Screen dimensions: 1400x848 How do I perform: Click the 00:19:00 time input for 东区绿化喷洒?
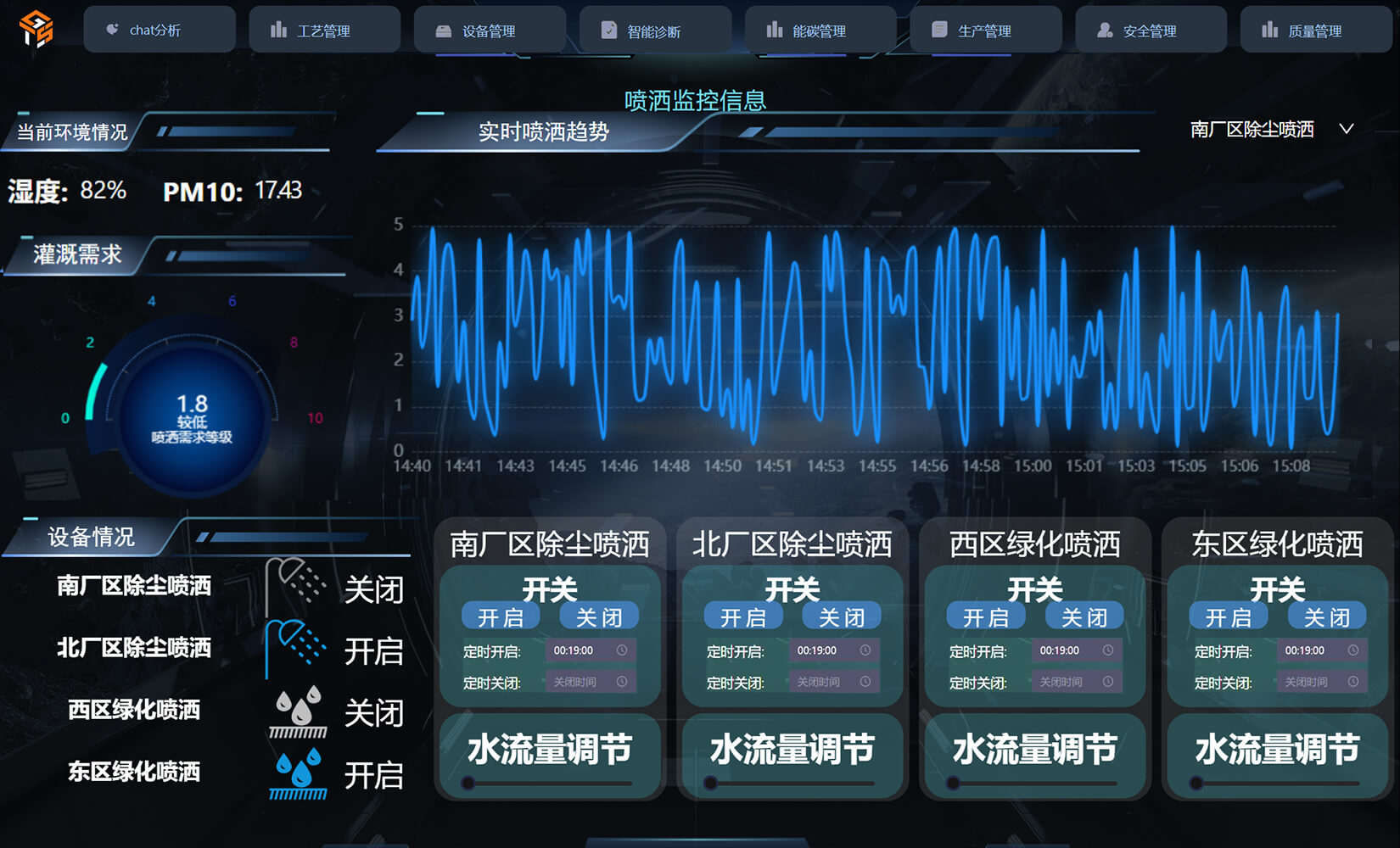coord(1304,650)
